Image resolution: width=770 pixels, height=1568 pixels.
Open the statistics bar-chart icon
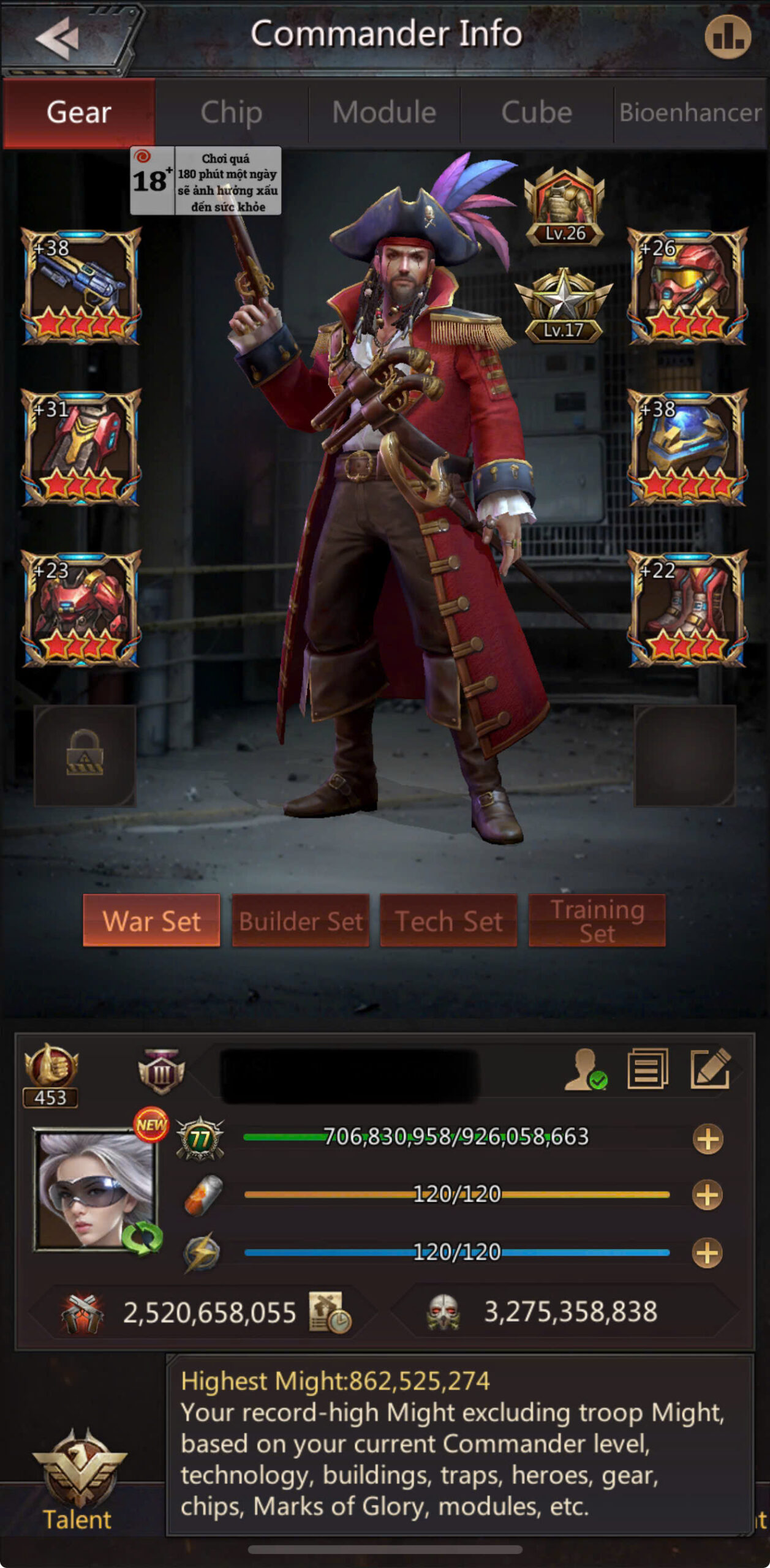pyautogui.click(x=727, y=37)
